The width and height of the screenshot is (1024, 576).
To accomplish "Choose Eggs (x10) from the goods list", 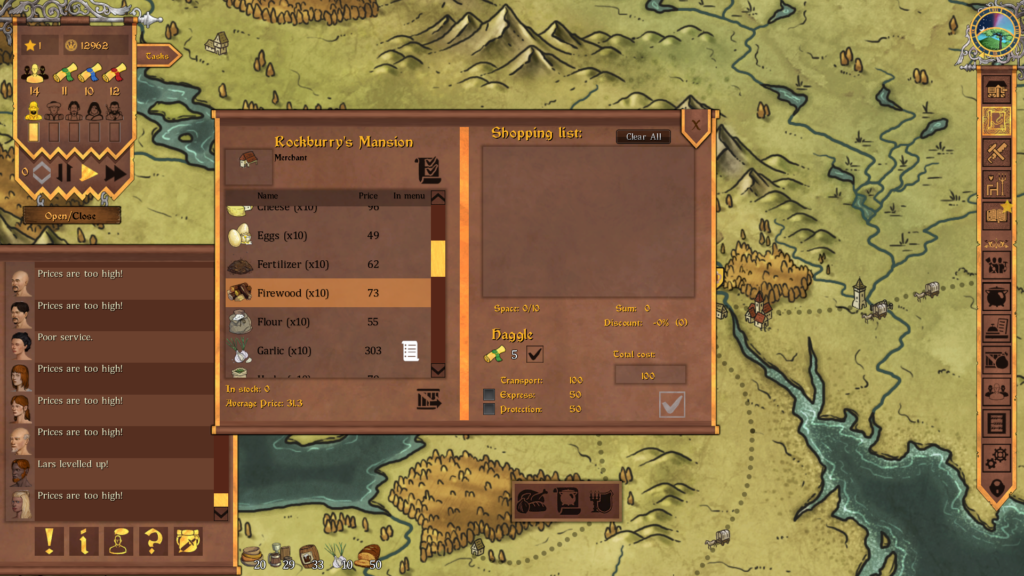I will coord(328,236).
